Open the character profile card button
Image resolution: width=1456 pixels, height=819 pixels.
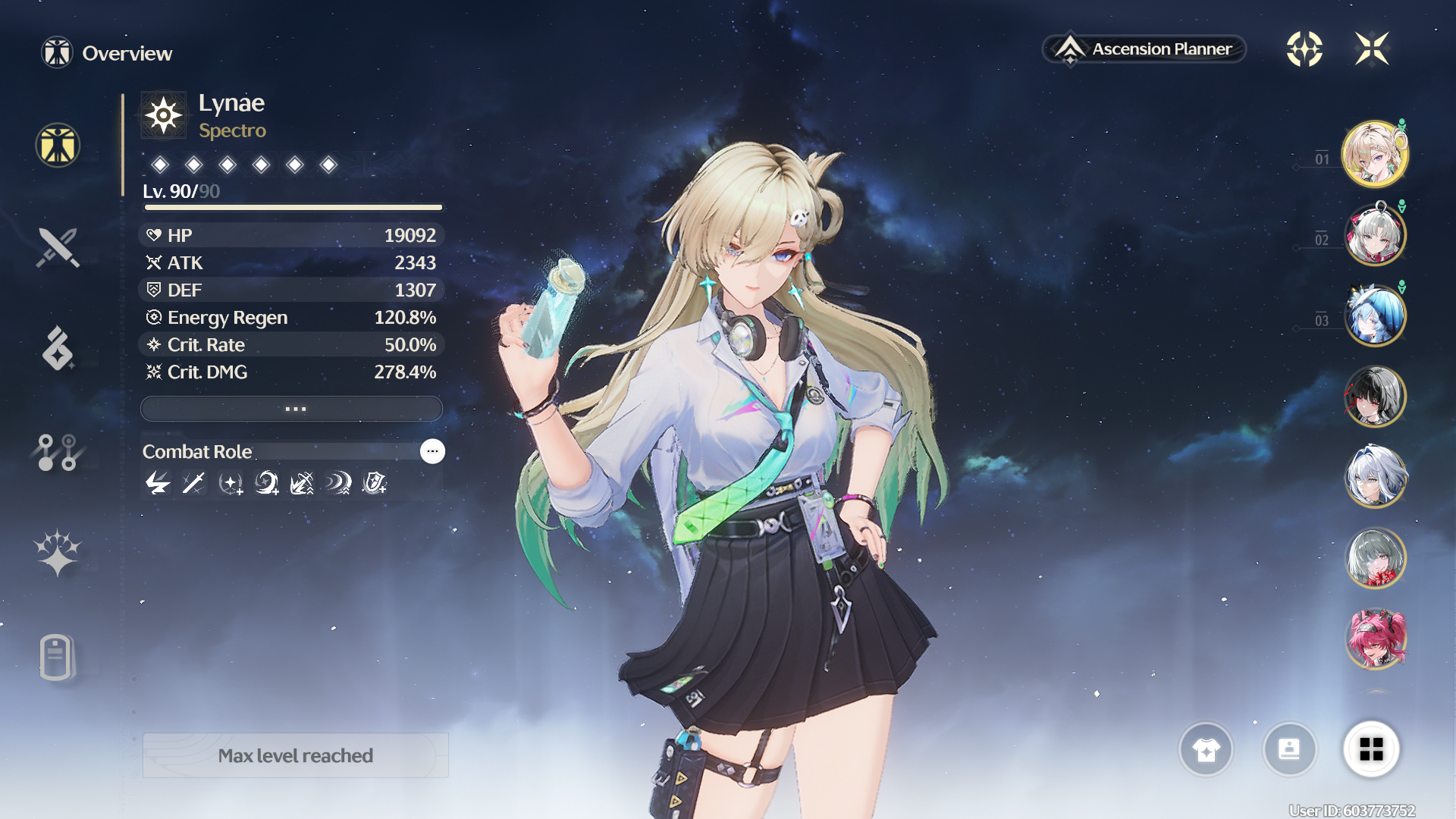1289,749
